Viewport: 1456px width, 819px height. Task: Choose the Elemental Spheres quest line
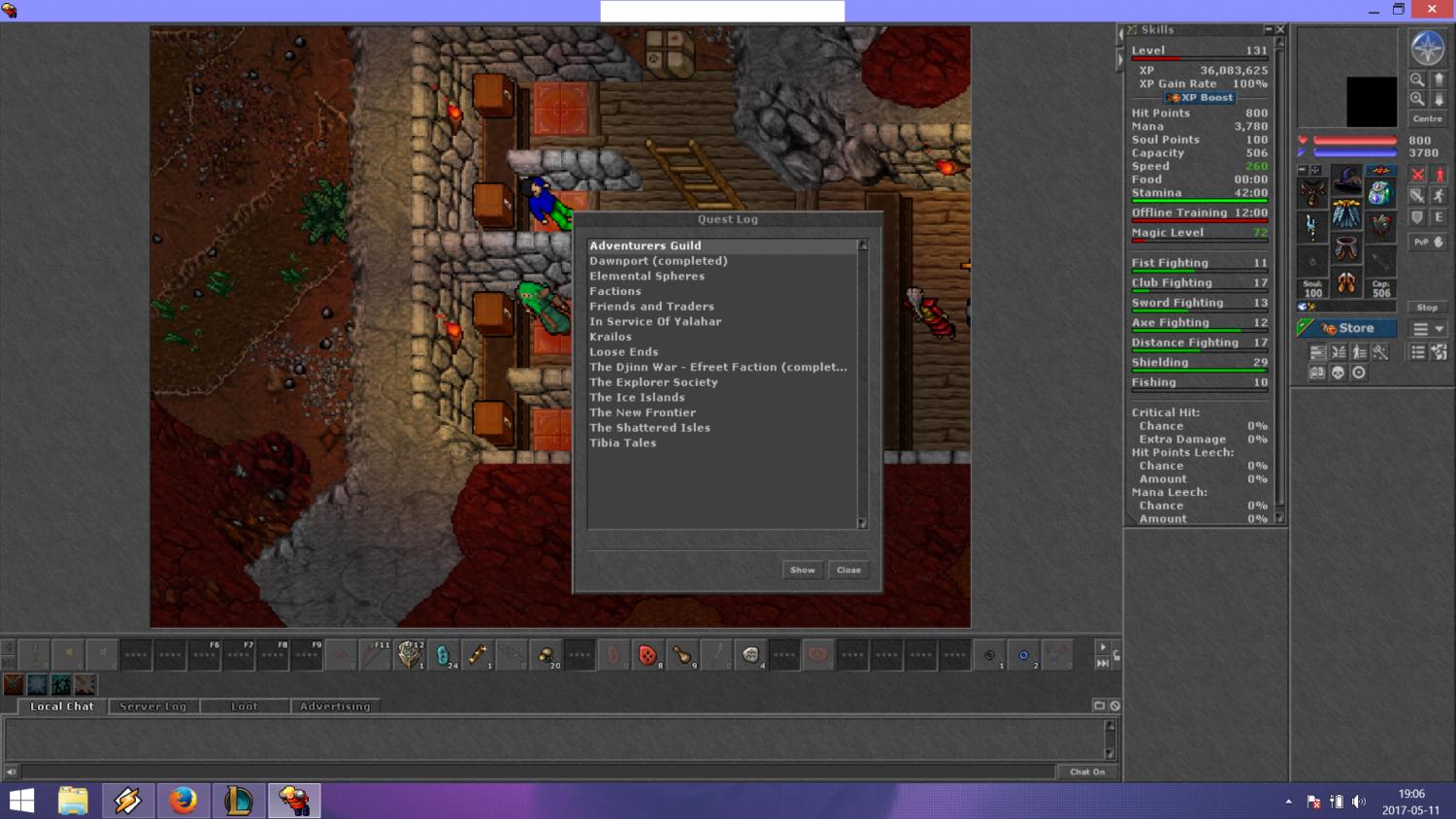[x=646, y=276]
